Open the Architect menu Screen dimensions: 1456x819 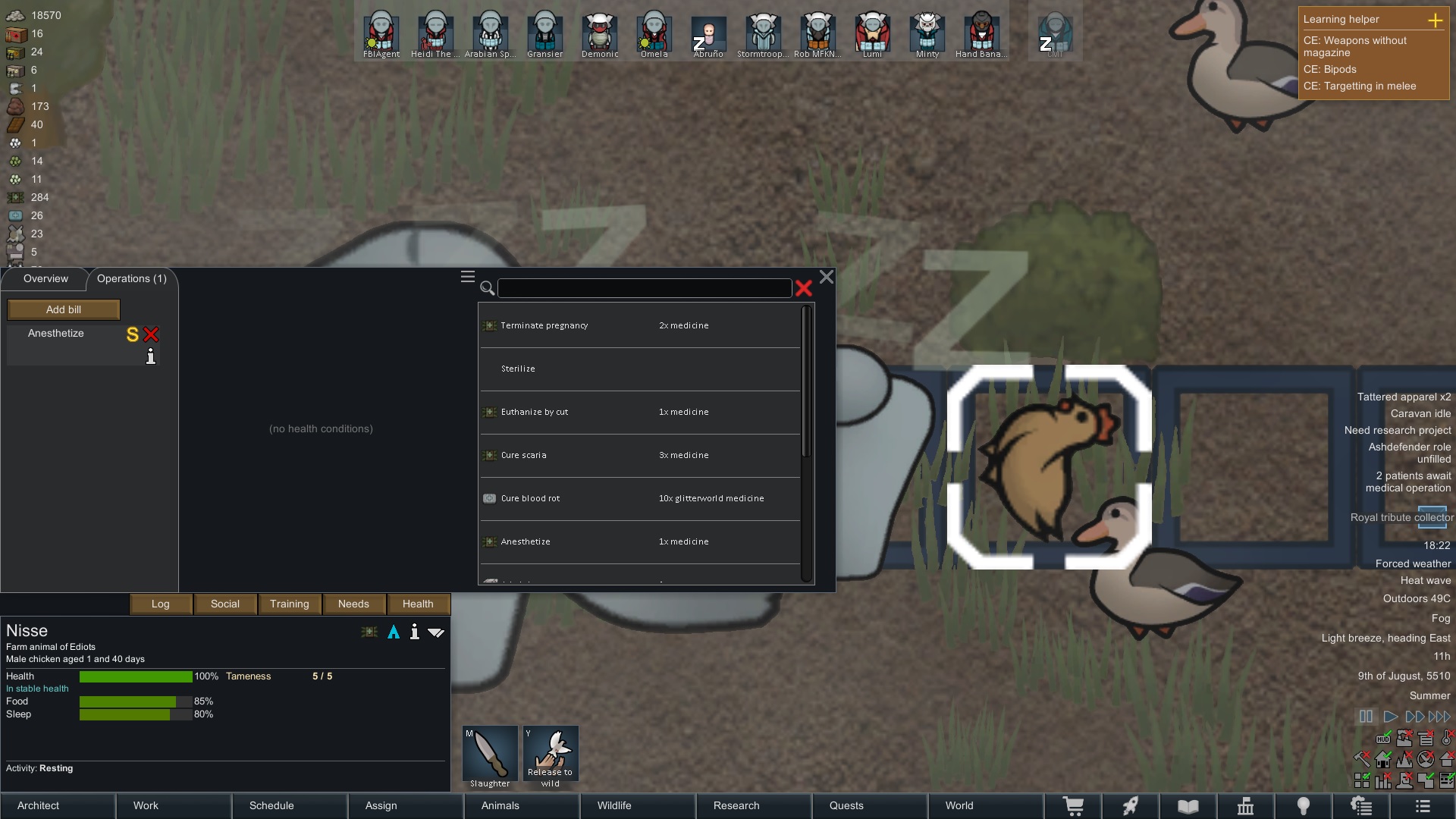pyautogui.click(x=58, y=806)
